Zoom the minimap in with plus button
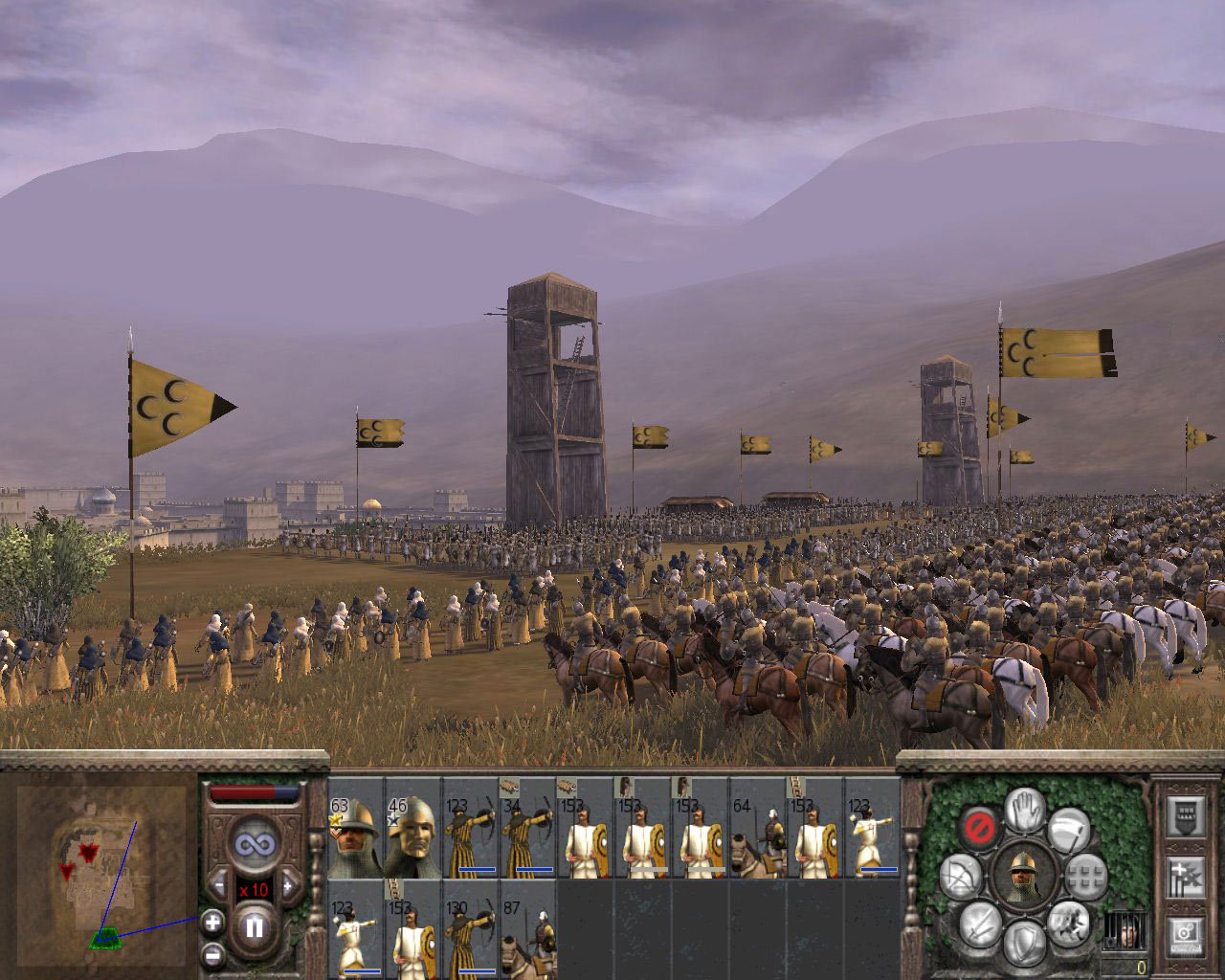 coord(212,924)
